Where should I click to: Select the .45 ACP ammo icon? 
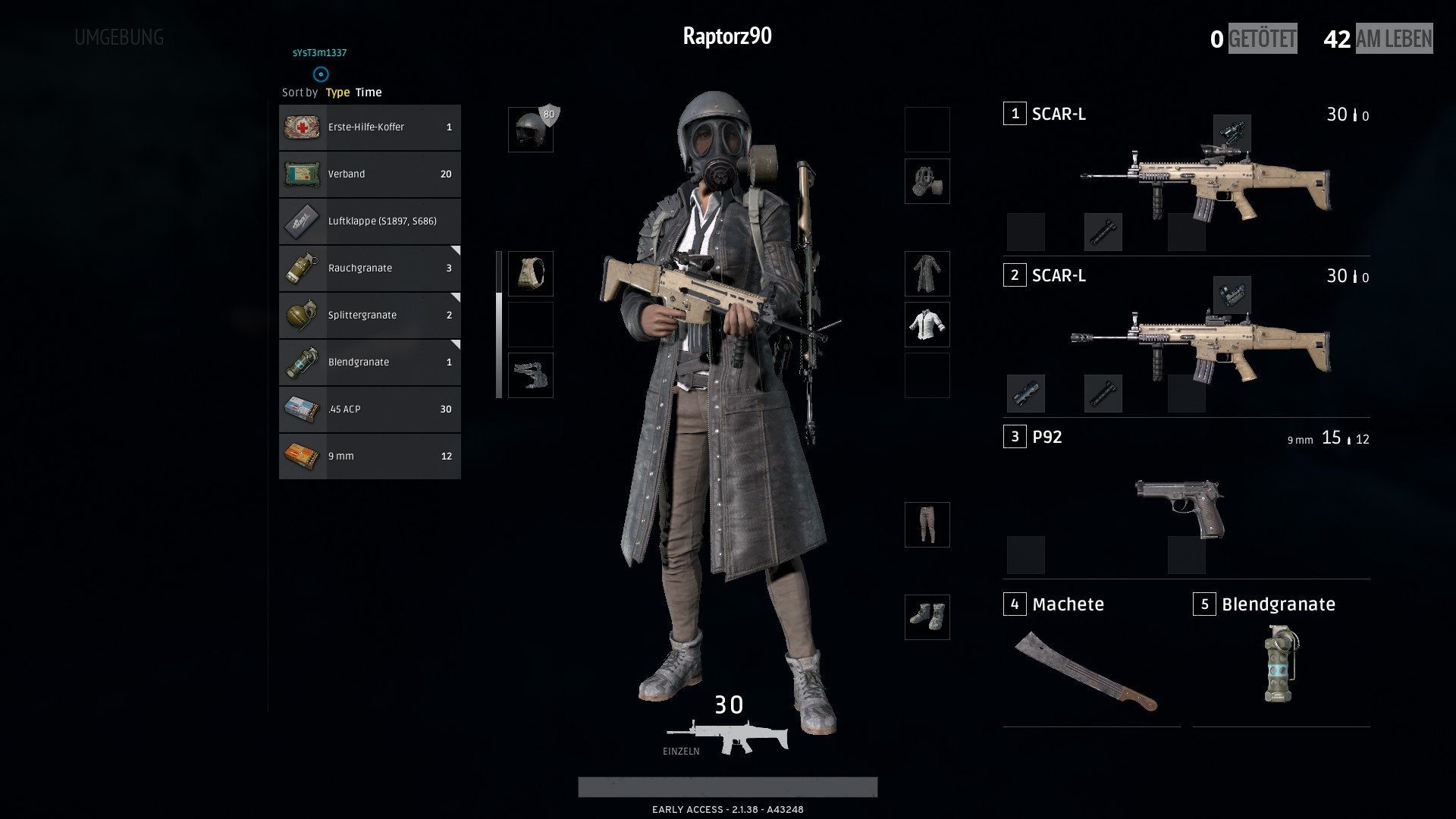(302, 409)
